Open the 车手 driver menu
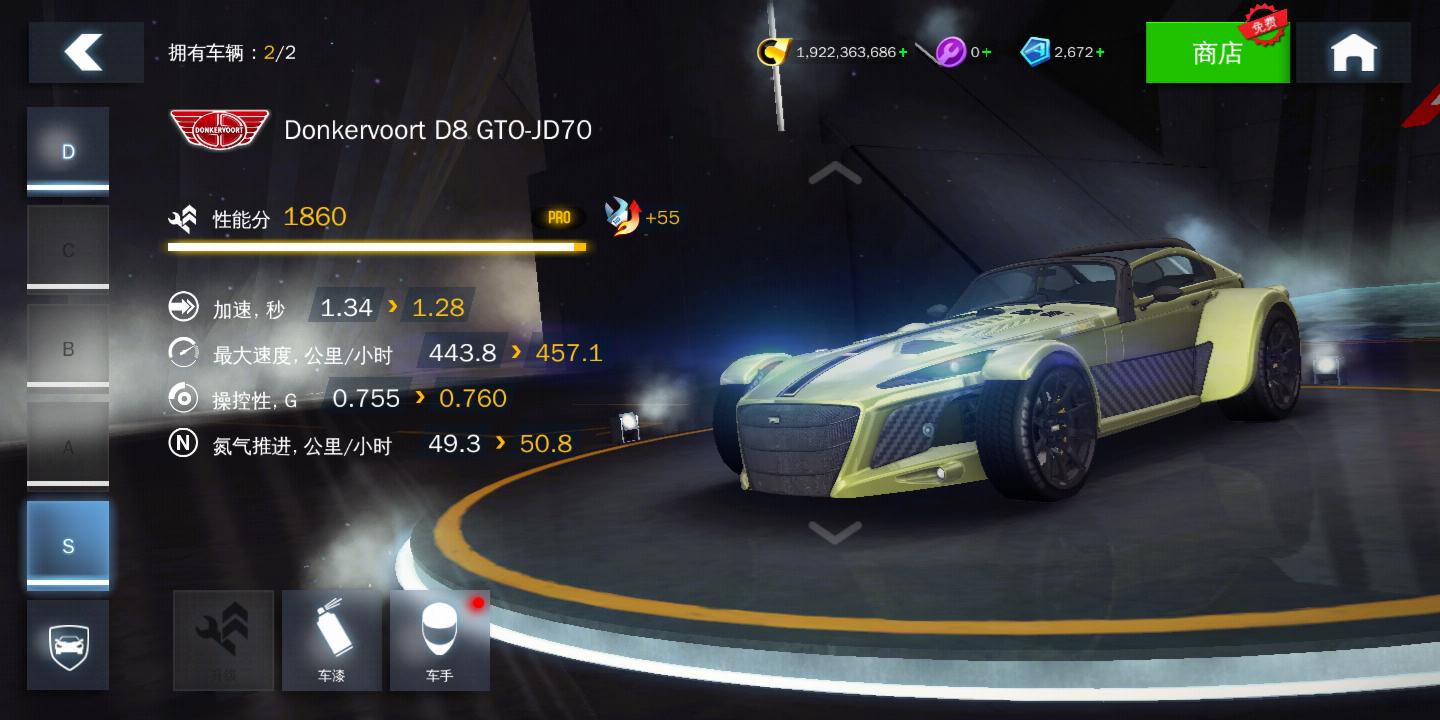 click(439, 640)
